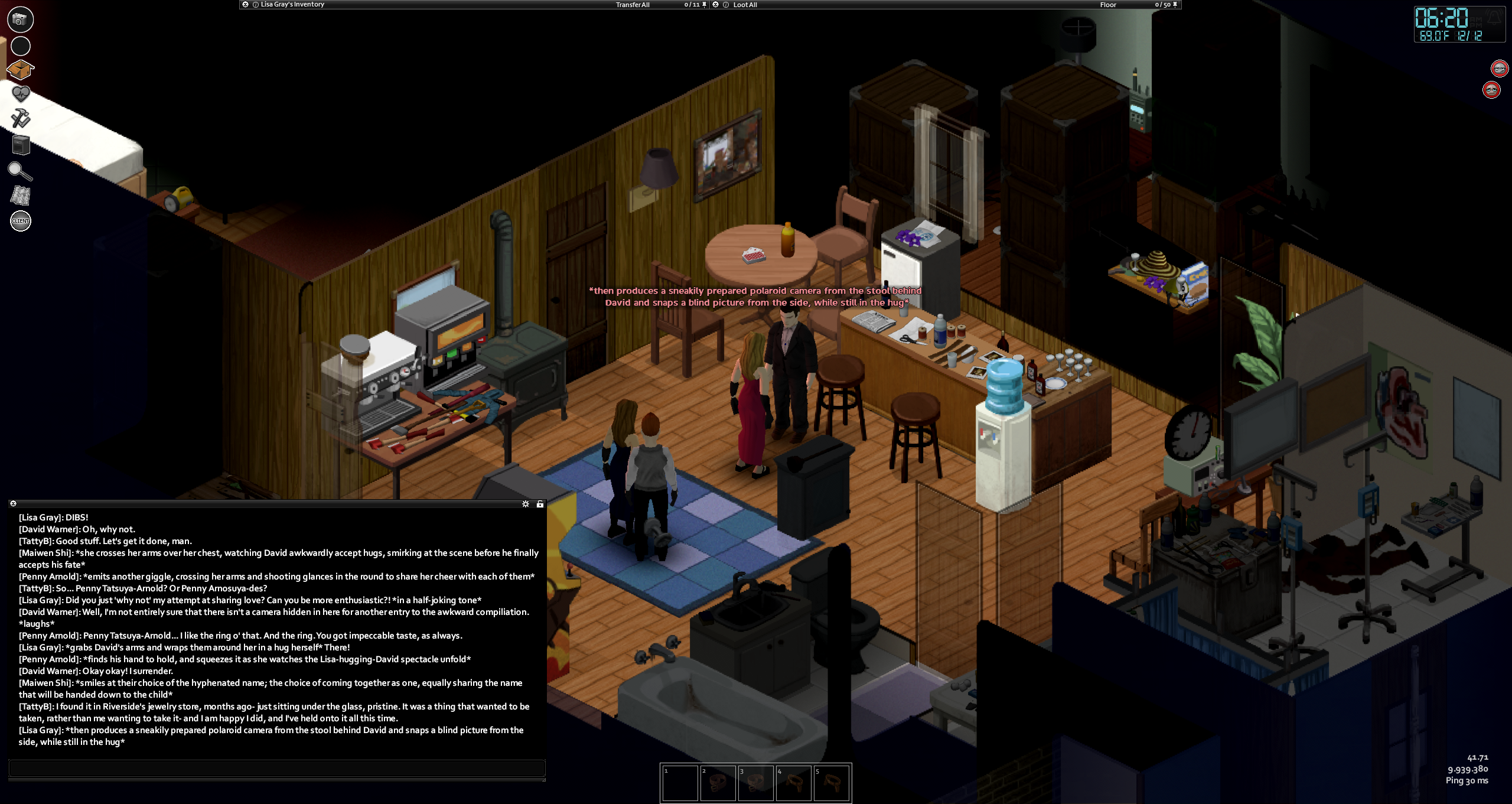1512x804 pixels.
Task: Open chat settings with the gear icon
Action: (526, 504)
